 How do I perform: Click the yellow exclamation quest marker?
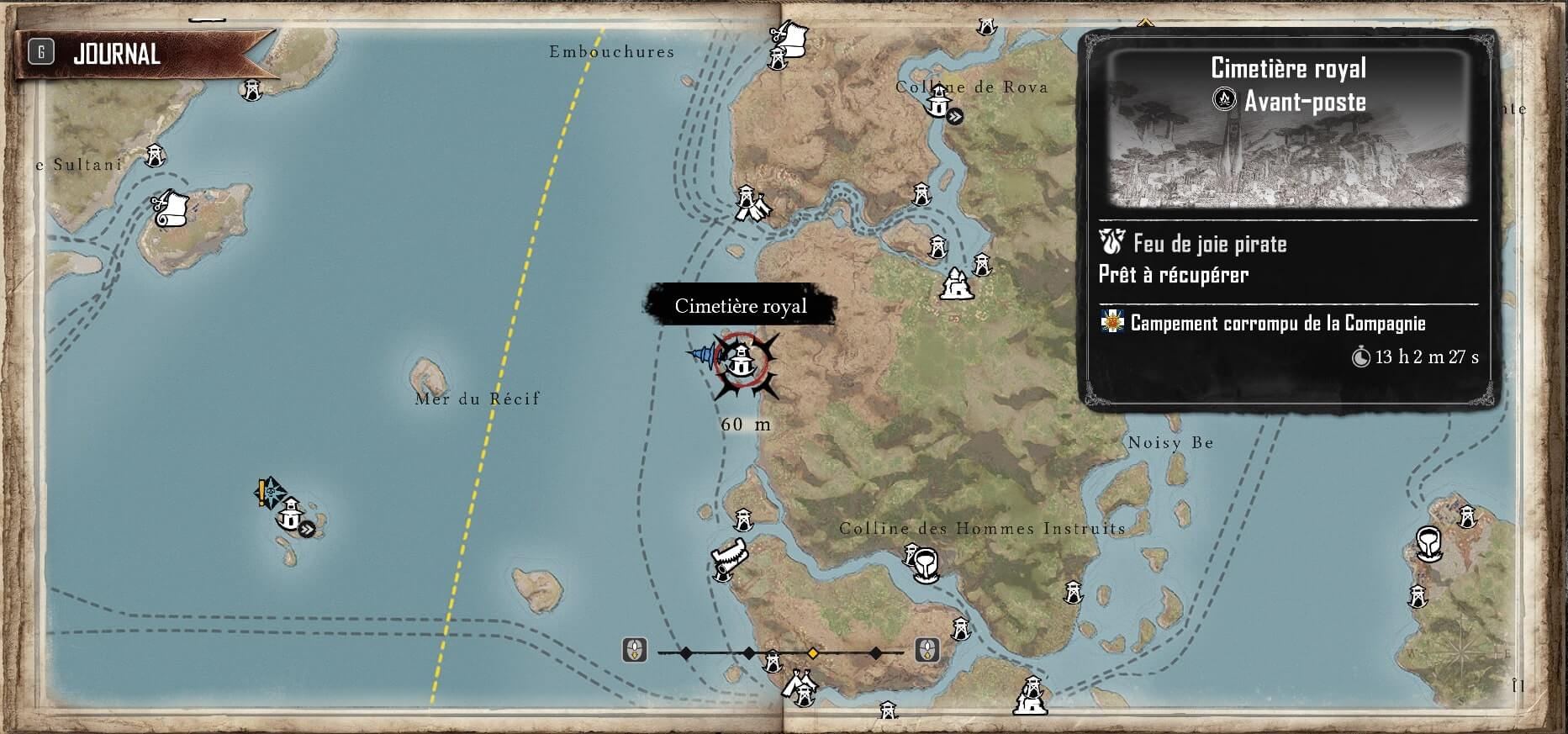(x=263, y=492)
